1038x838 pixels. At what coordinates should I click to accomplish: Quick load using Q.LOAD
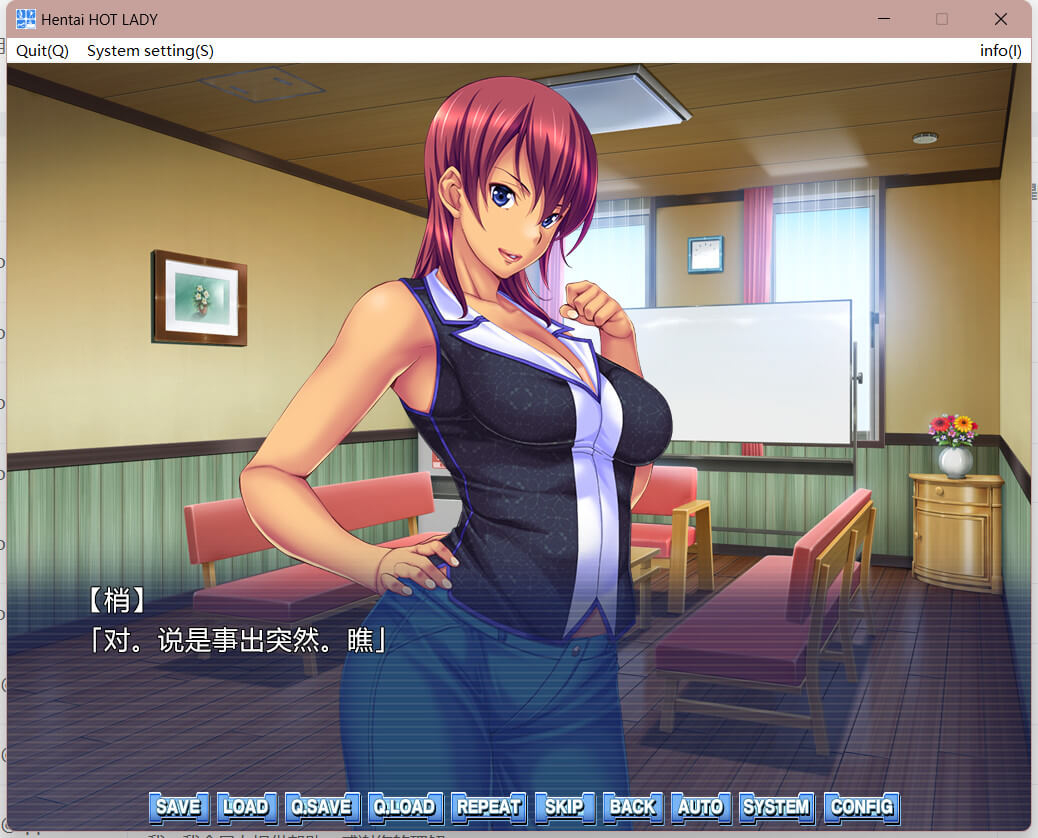pos(404,807)
